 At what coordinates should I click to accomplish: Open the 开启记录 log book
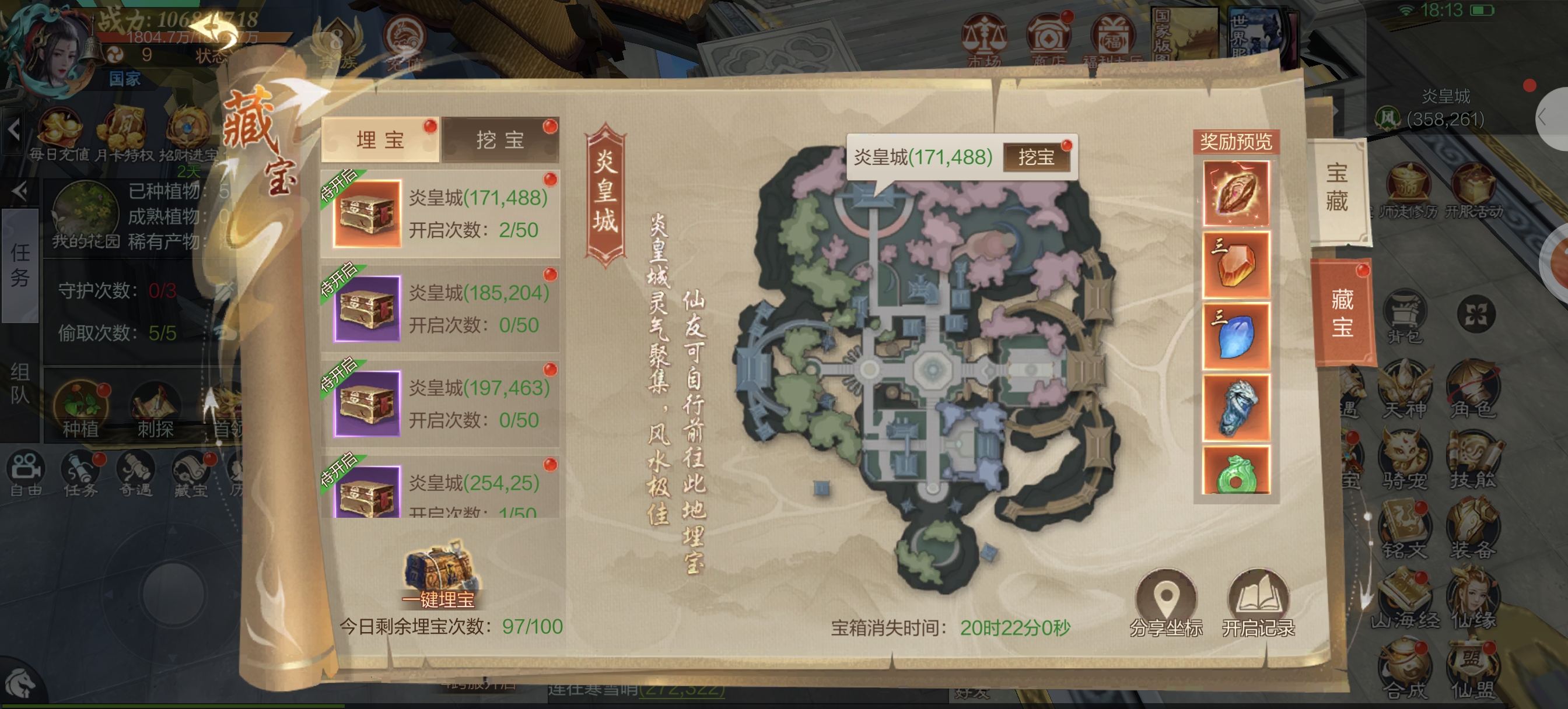tap(1258, 602)
